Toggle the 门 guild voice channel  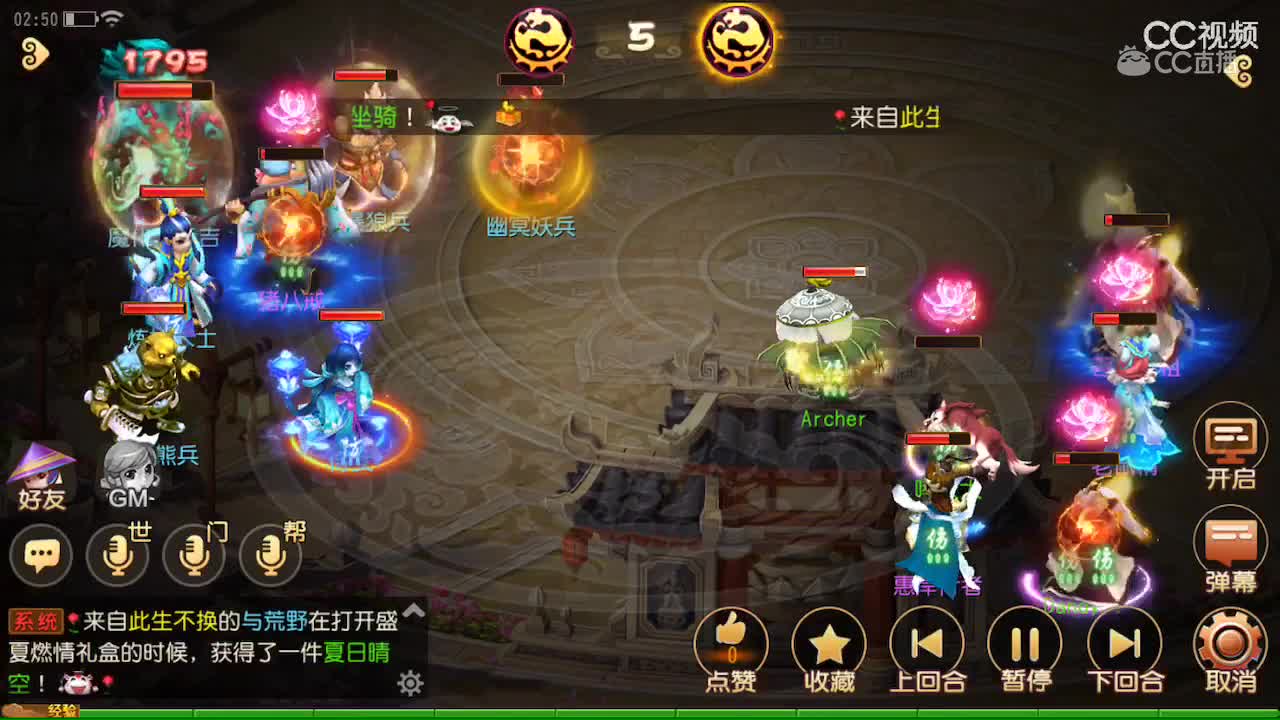click(x=193, y=553)
